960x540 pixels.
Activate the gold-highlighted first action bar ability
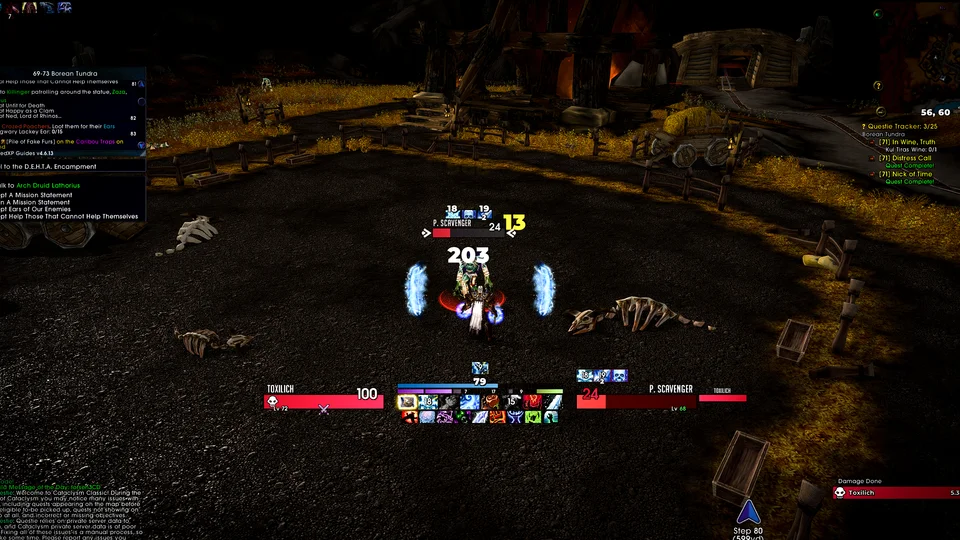coord(407,402)
